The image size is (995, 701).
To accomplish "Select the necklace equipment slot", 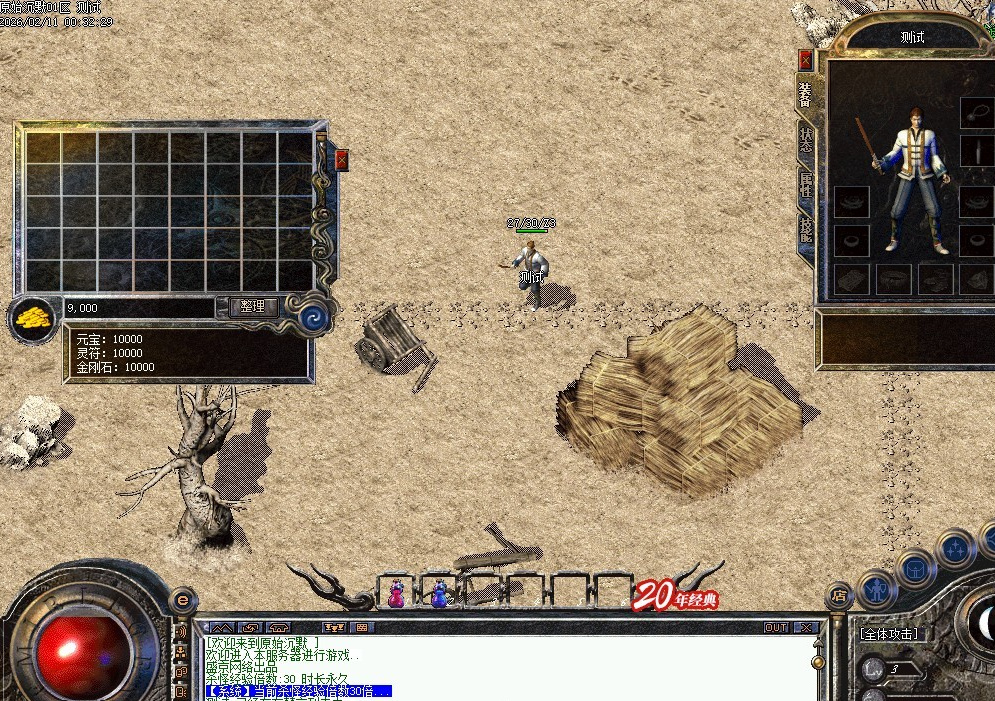I will pos(976,112).
